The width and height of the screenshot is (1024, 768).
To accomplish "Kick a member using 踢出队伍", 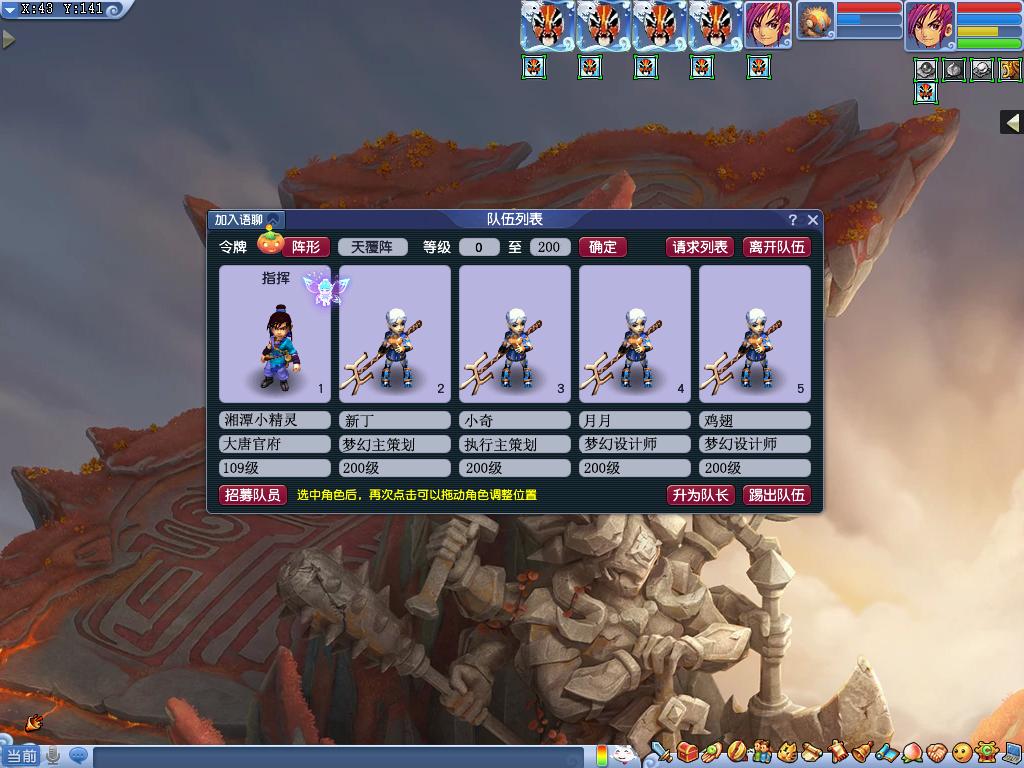I will 776,495.
